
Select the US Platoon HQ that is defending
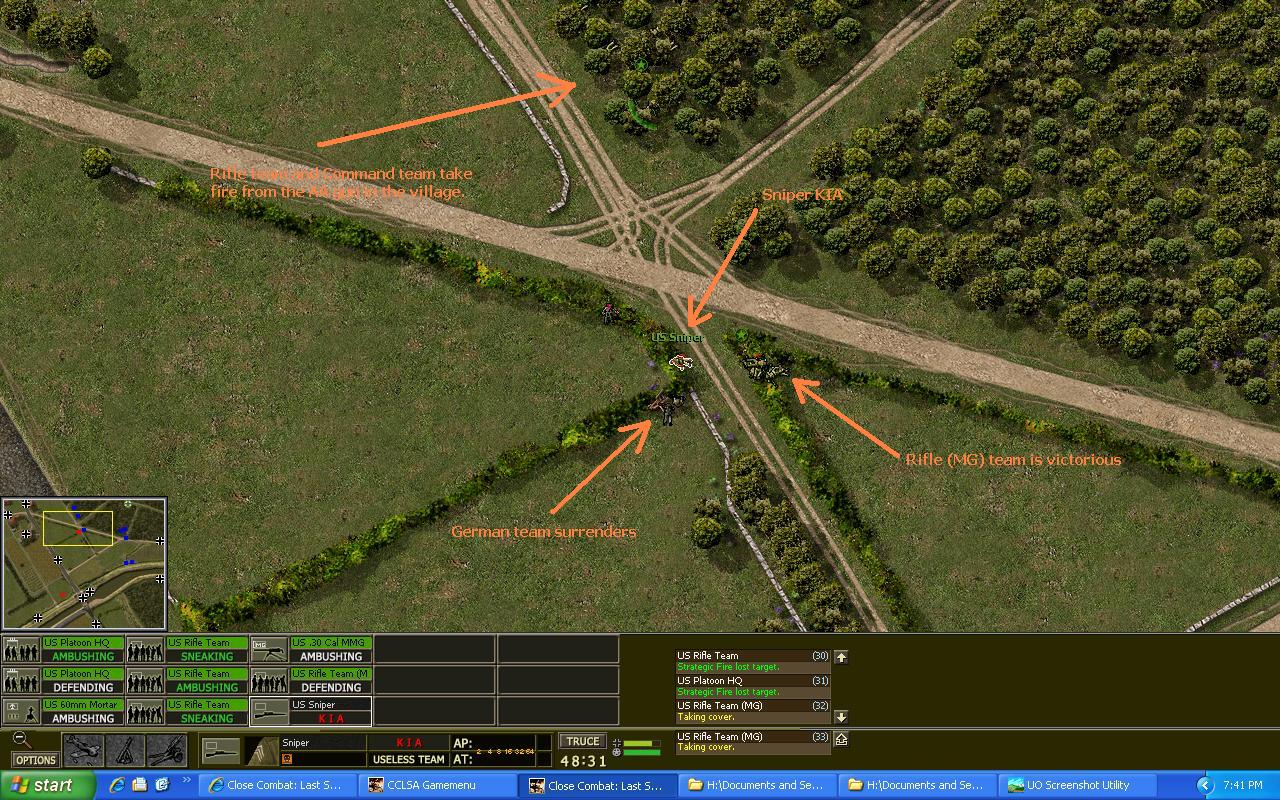pos(63,681)
